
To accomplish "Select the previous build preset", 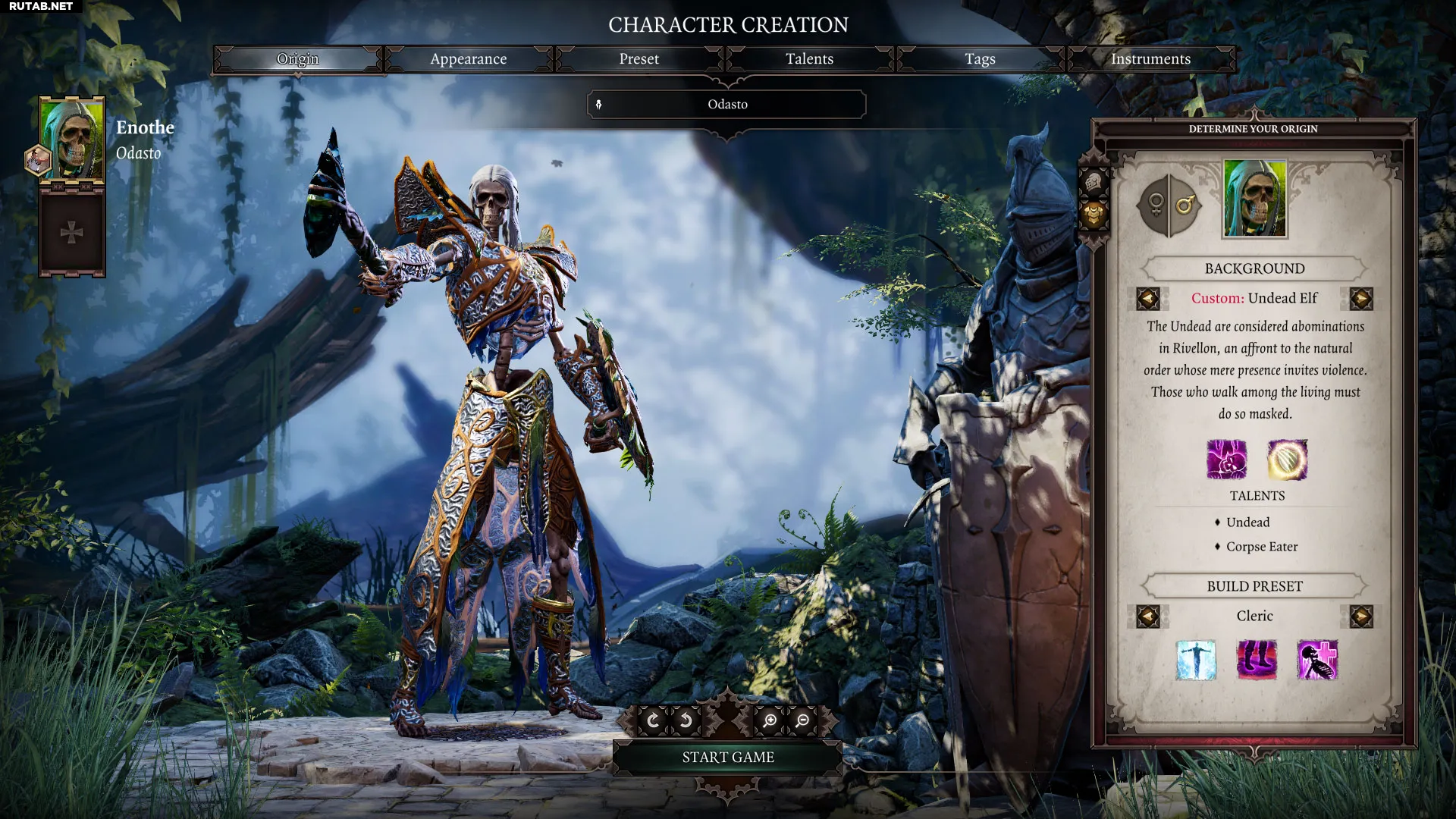I will pos(1147,617).
